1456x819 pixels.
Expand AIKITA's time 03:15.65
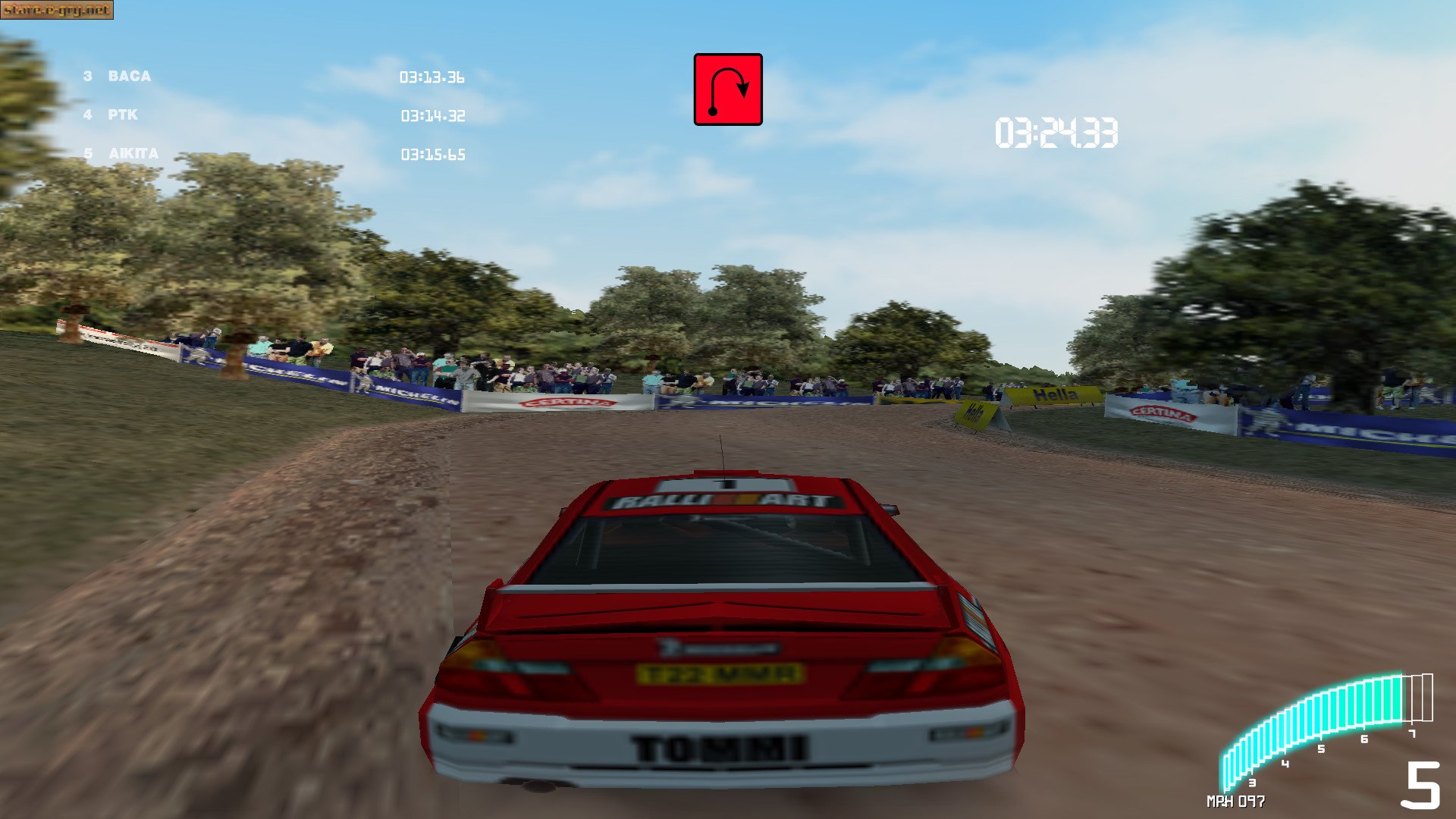[x=433, y=155]
